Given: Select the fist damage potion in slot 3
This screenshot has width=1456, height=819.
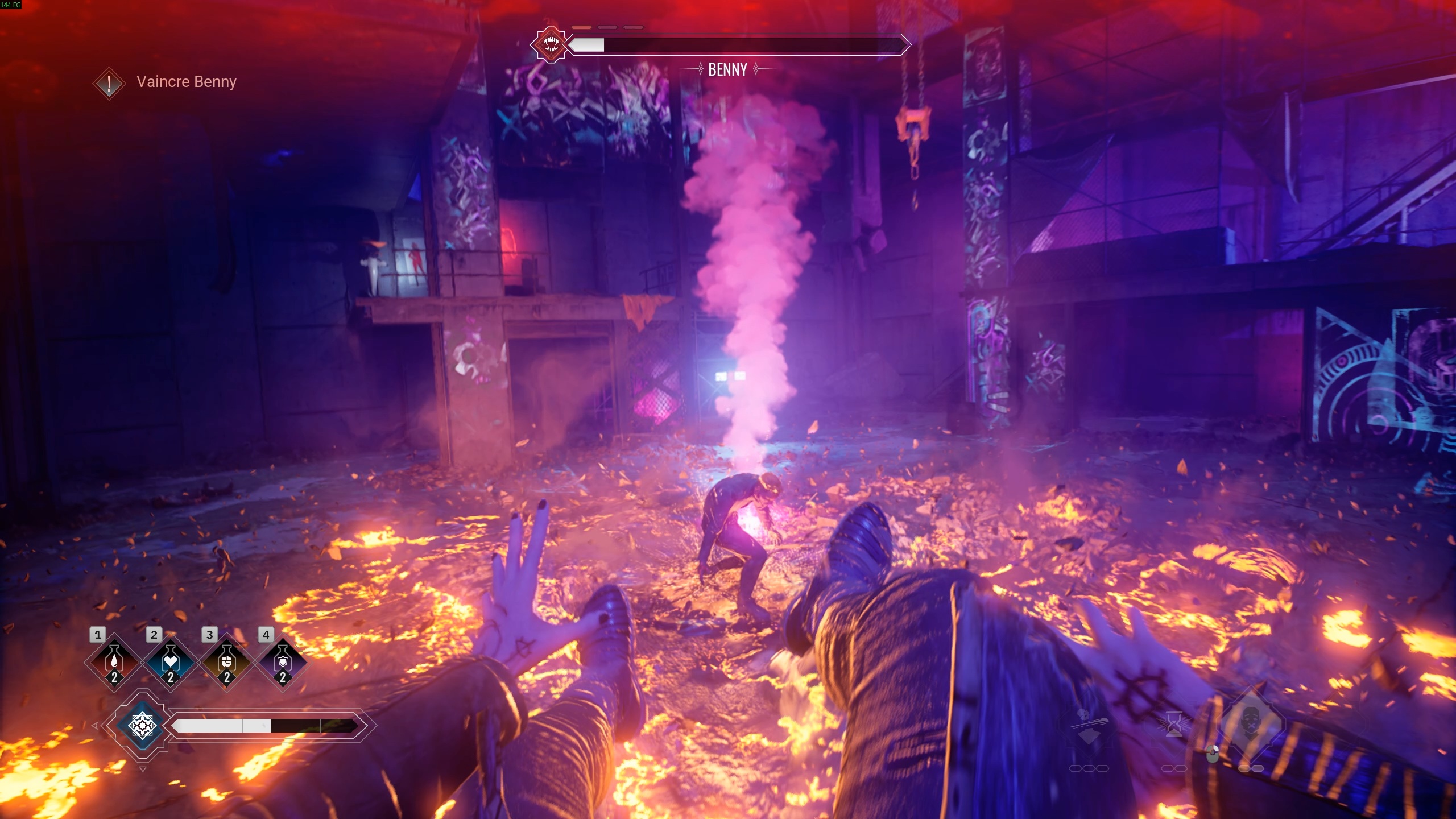Looking at the screenshot, I should pyautogui.click(x=226, y=661).
